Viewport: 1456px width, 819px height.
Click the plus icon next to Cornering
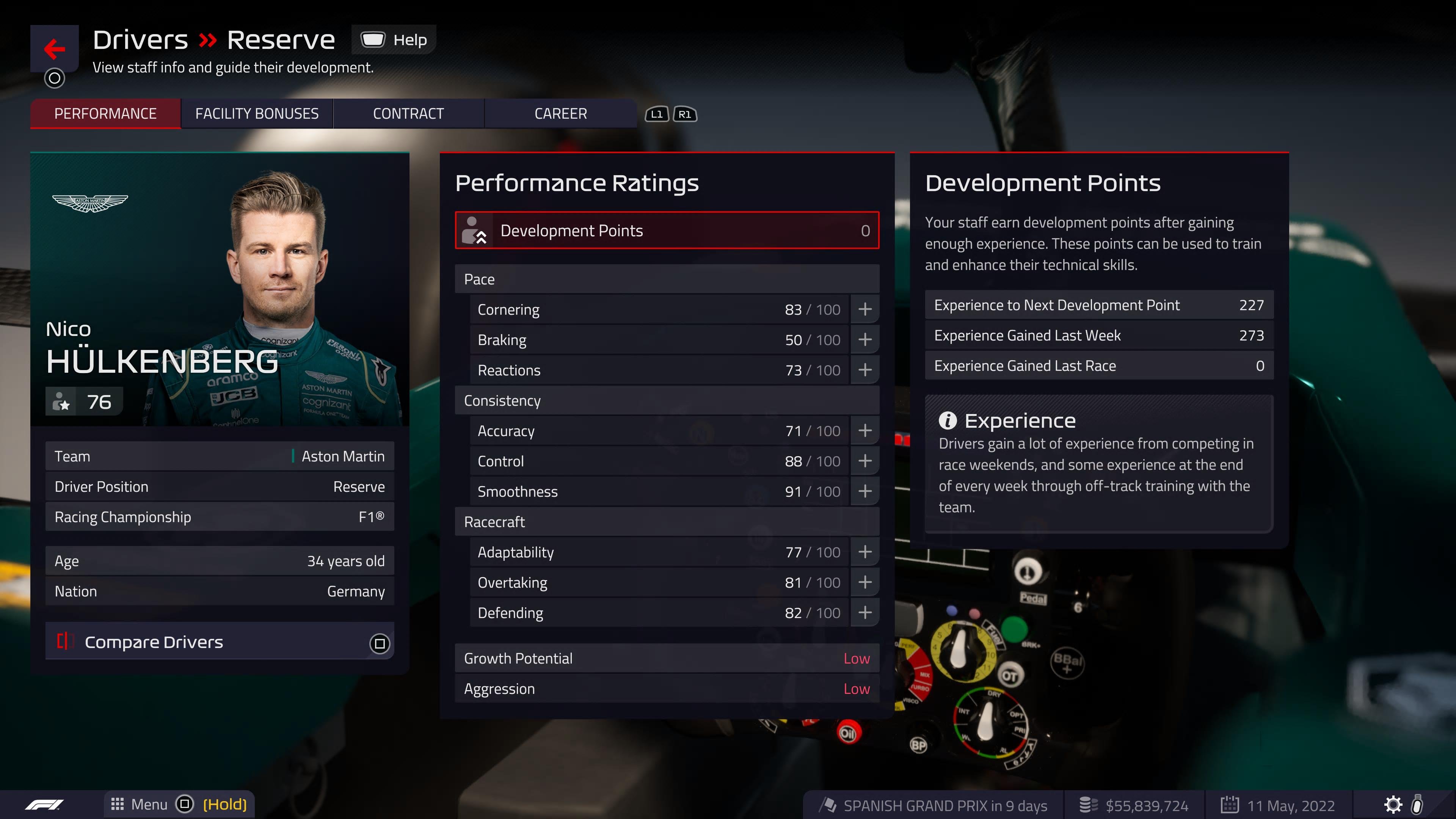[x=865, y=309]
